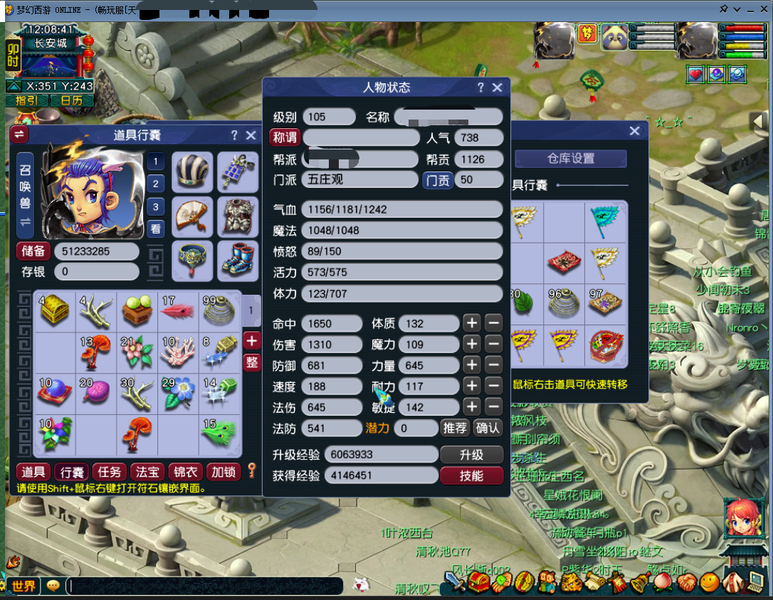Confirm attribute points with 确认
Viewport: 773px width, 600px height.
[x=487, y=428]
